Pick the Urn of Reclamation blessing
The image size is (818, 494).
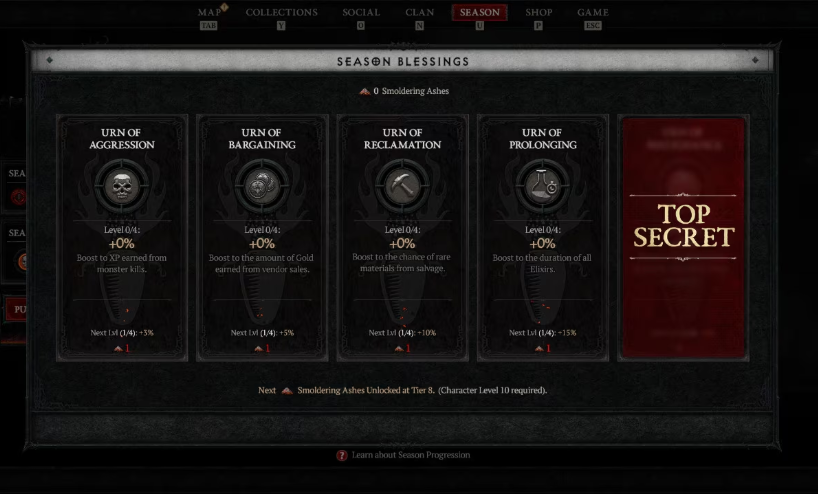tap(402, 237)
